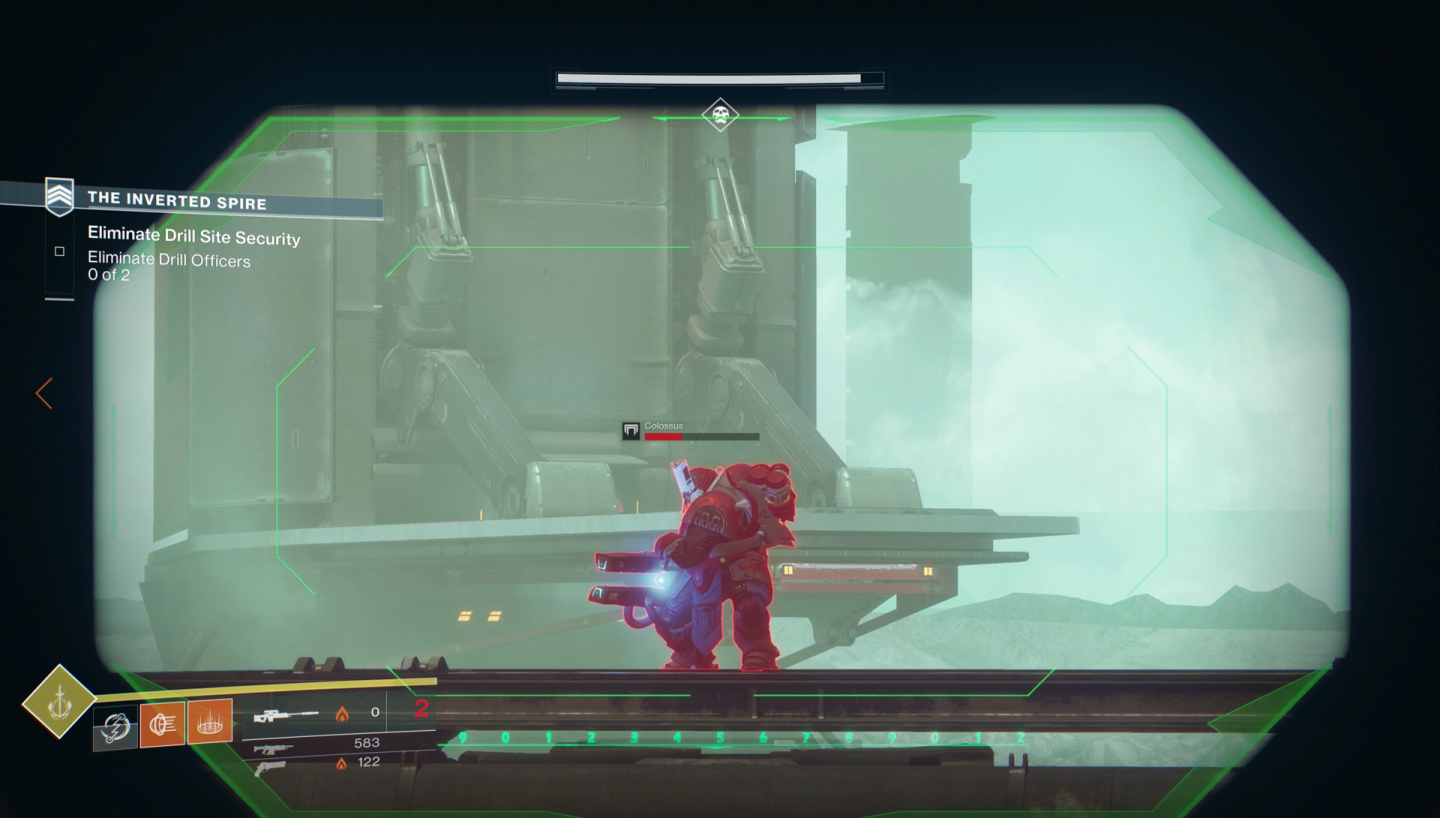1440x818 pixels.
Task: Check the Eliminate Drill Site Security objective box
Action: coord(60,251)
